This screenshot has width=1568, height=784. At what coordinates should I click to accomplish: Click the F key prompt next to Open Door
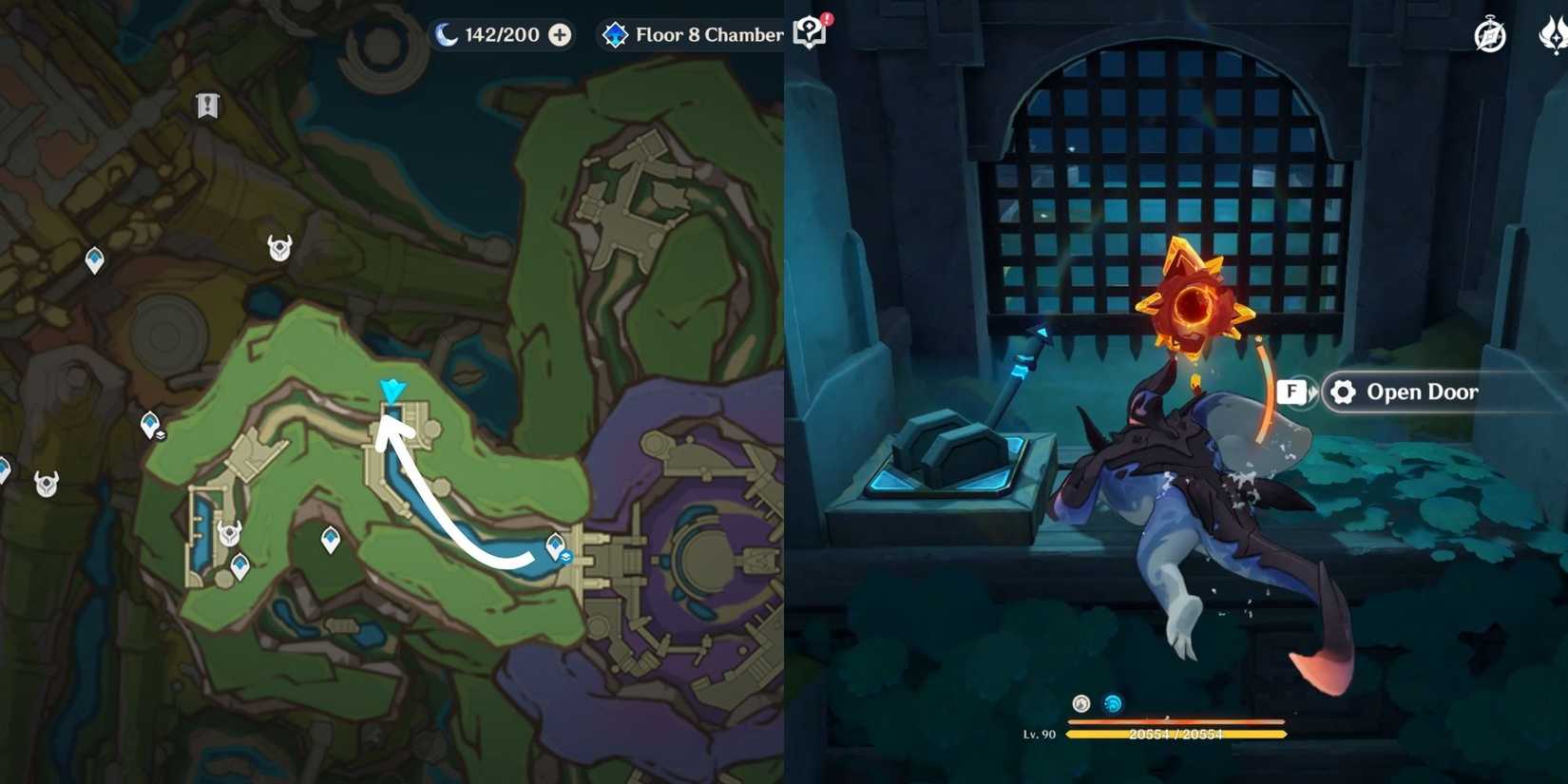tap(1290, 390)
